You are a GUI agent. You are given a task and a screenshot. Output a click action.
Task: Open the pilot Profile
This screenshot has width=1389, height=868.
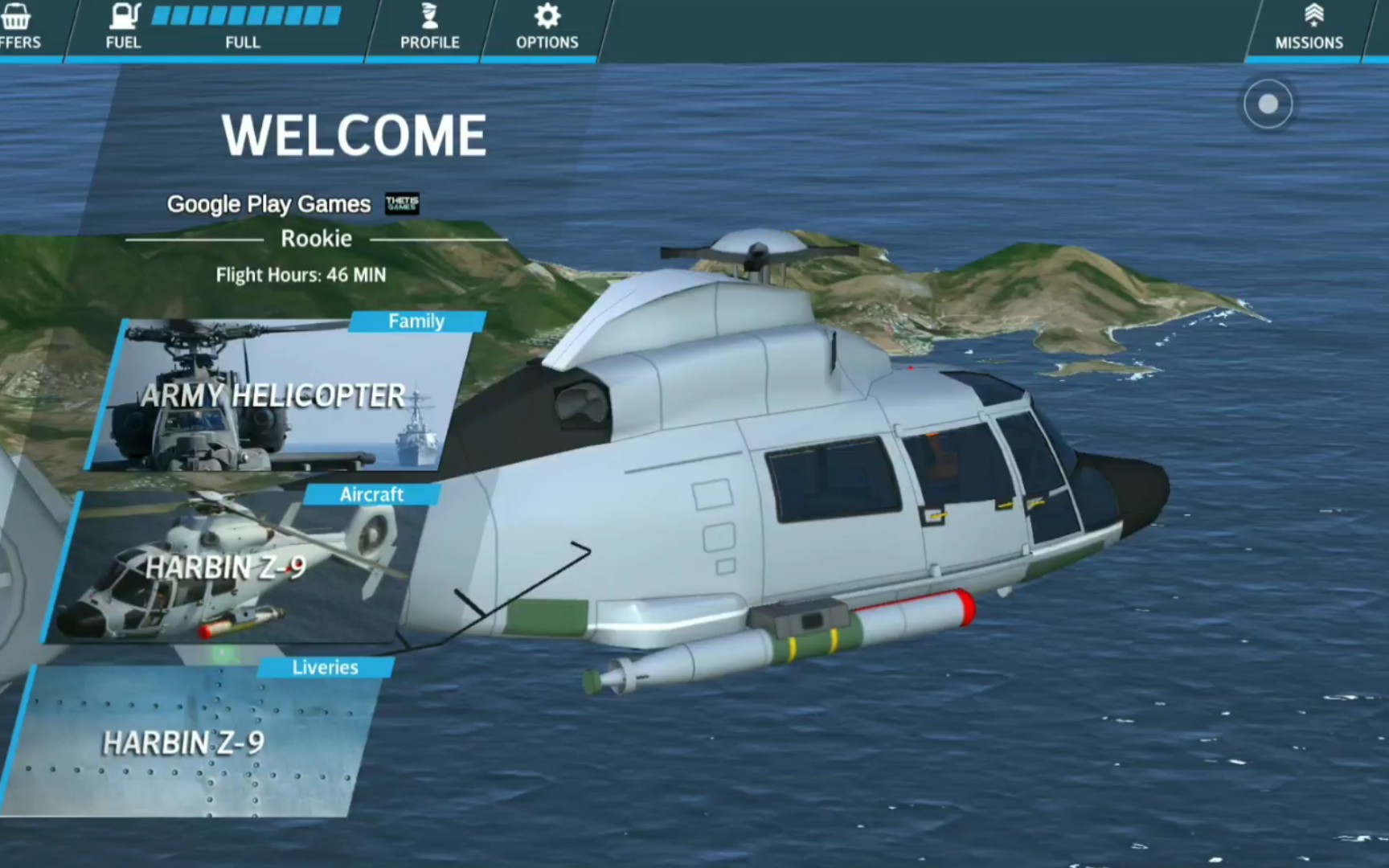pyautogui.click(x=429, y=27)
